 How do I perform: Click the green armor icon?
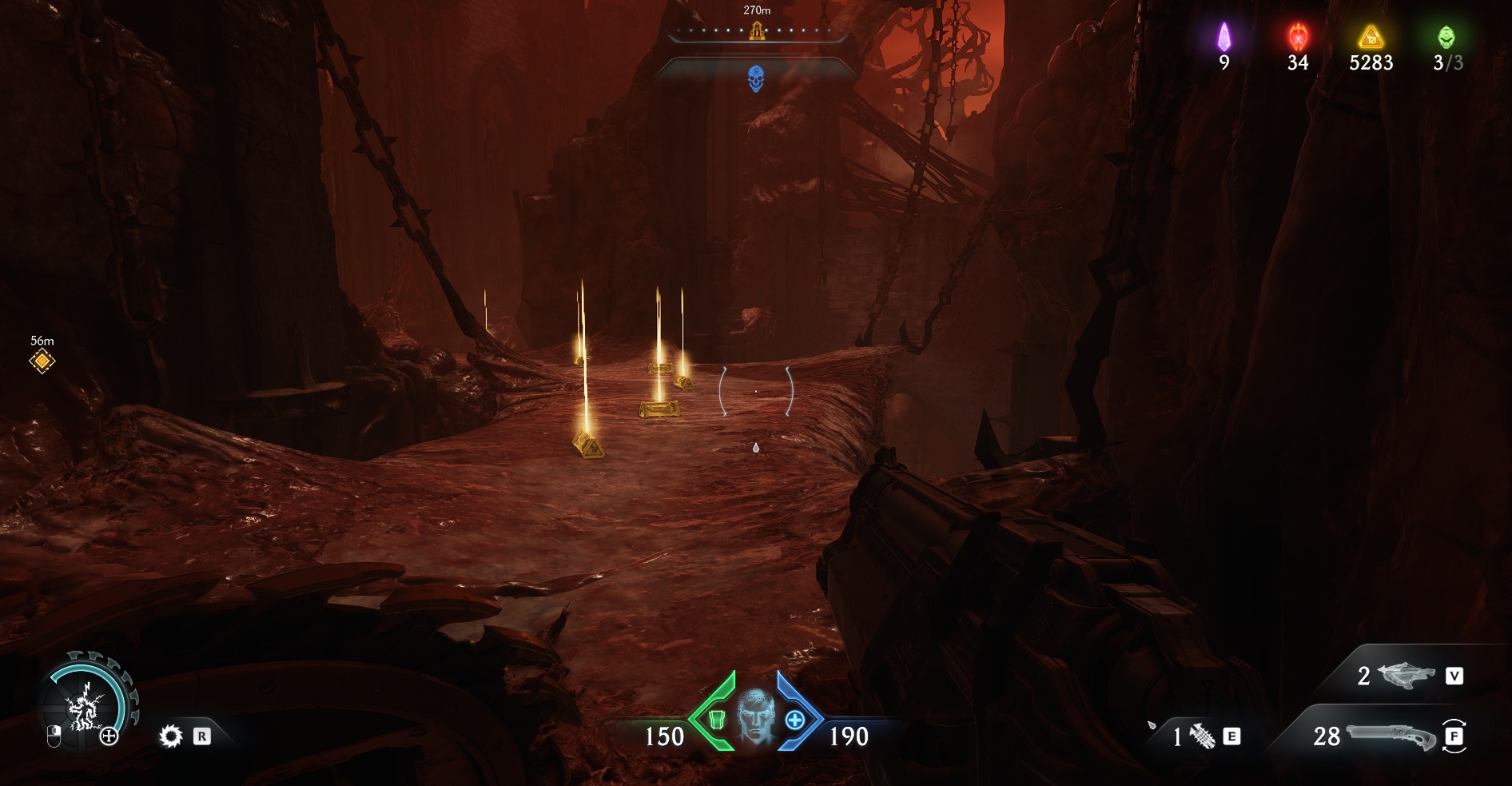(717, 720)
